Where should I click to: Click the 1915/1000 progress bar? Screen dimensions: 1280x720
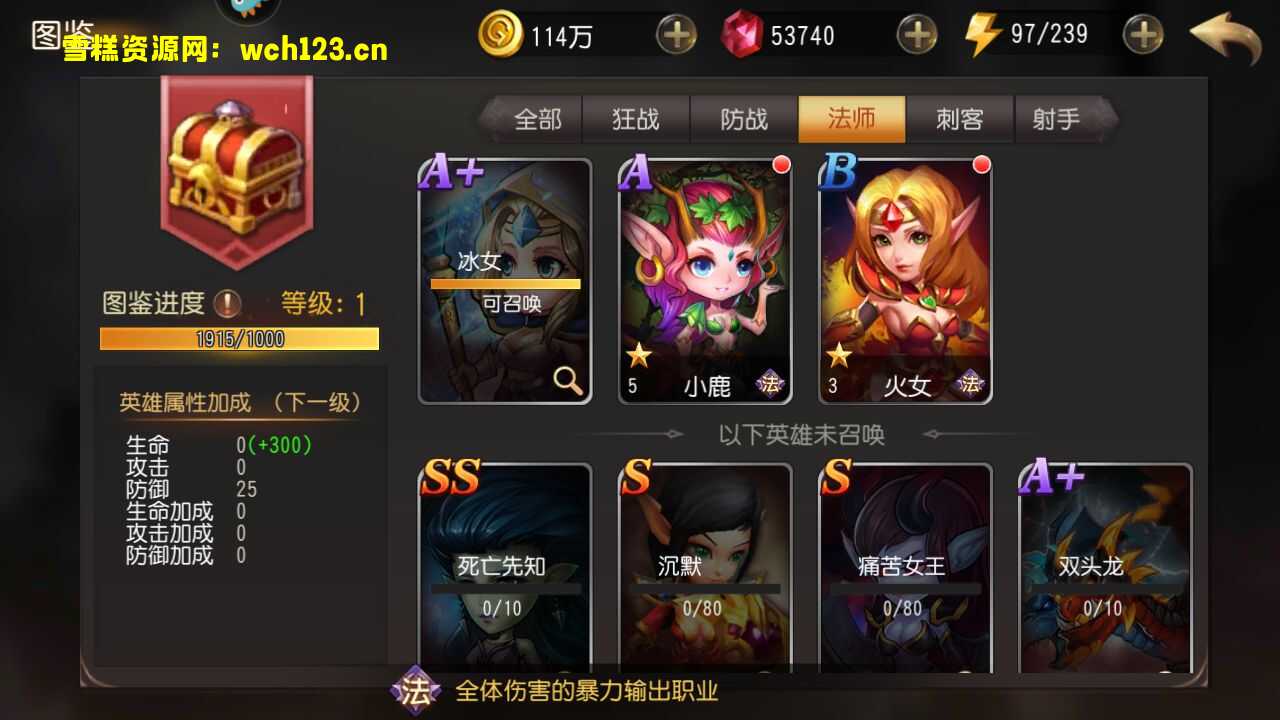238,339
